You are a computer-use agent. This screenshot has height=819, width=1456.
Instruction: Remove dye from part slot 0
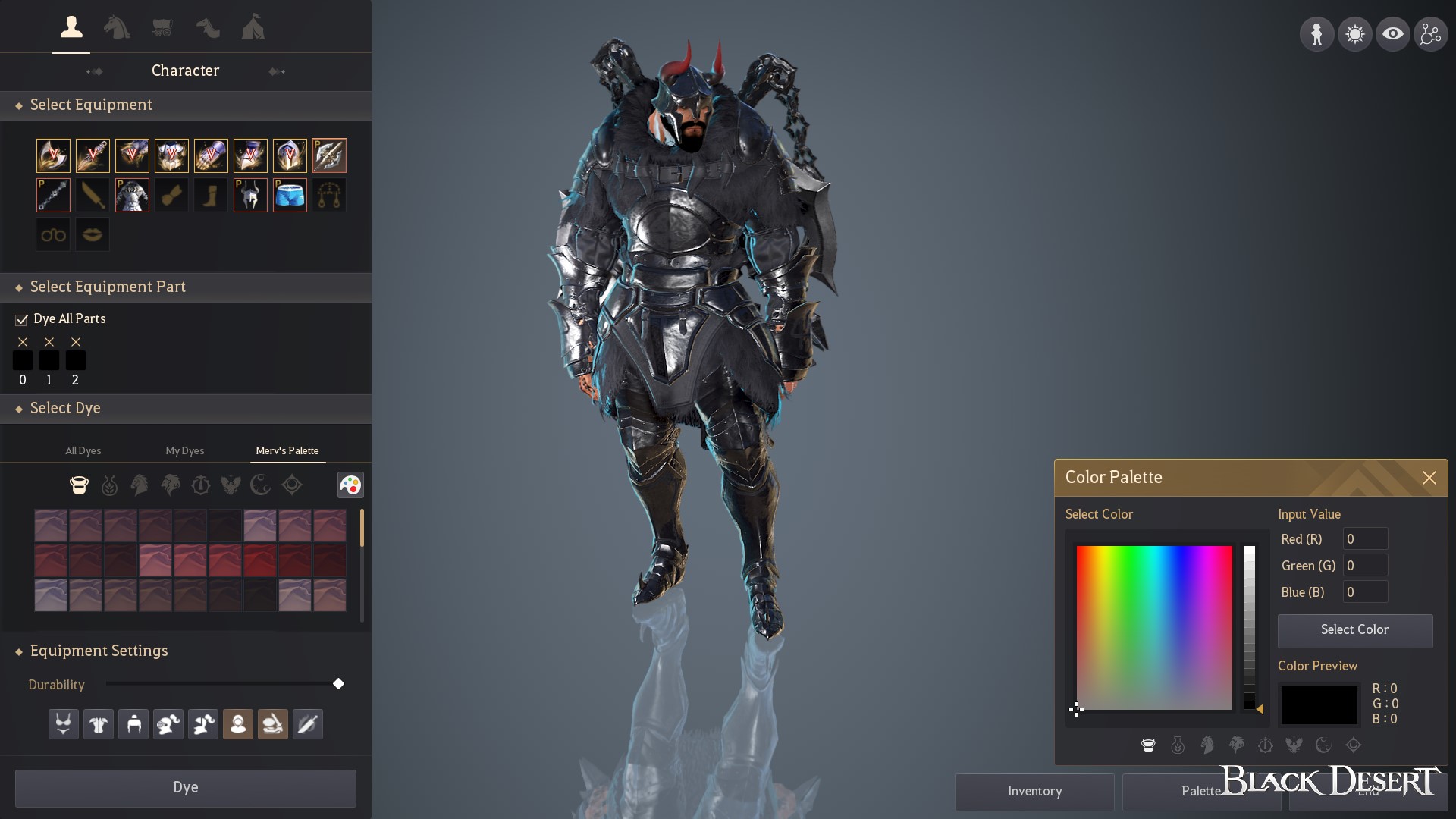click(x=23, y=342)
